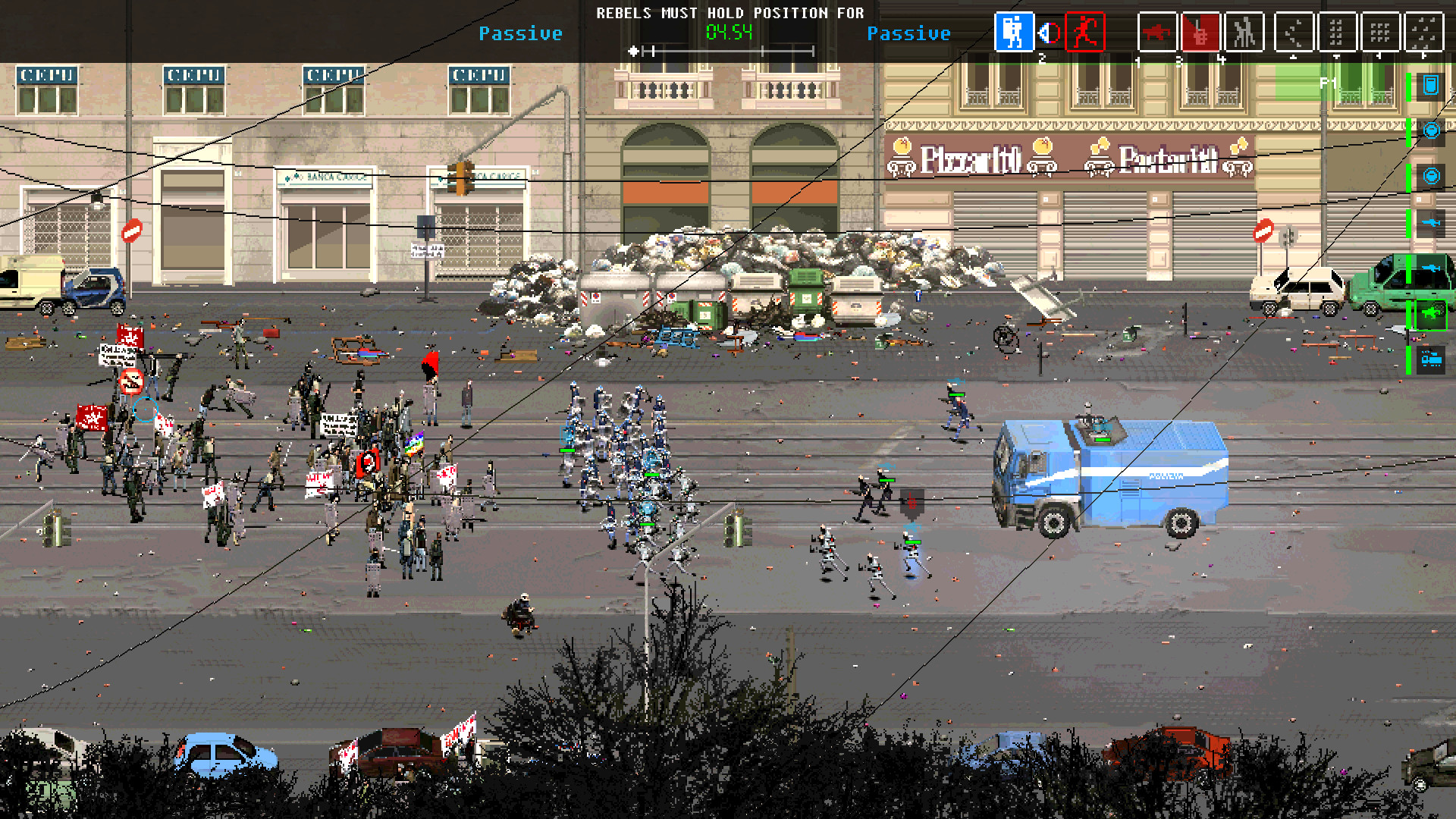Image resolution: width=1456 pixels, height=819 pixels.
Task: Select the red running rioter icon
Action: pyautogui.click(x=1086, y=33)
